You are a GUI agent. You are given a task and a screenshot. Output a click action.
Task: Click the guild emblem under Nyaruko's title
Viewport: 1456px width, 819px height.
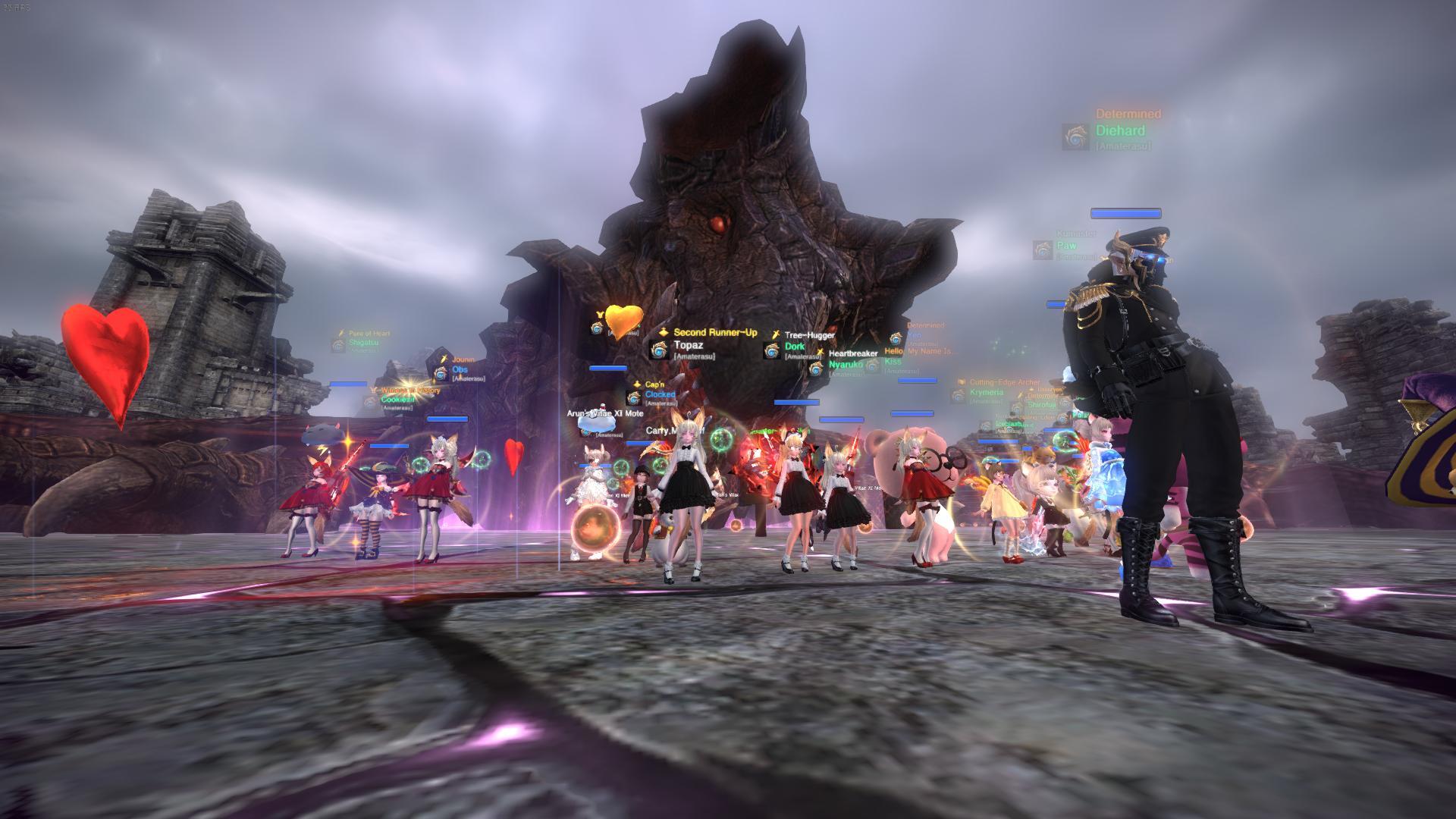pyautogui.click(x=816, y=368)
